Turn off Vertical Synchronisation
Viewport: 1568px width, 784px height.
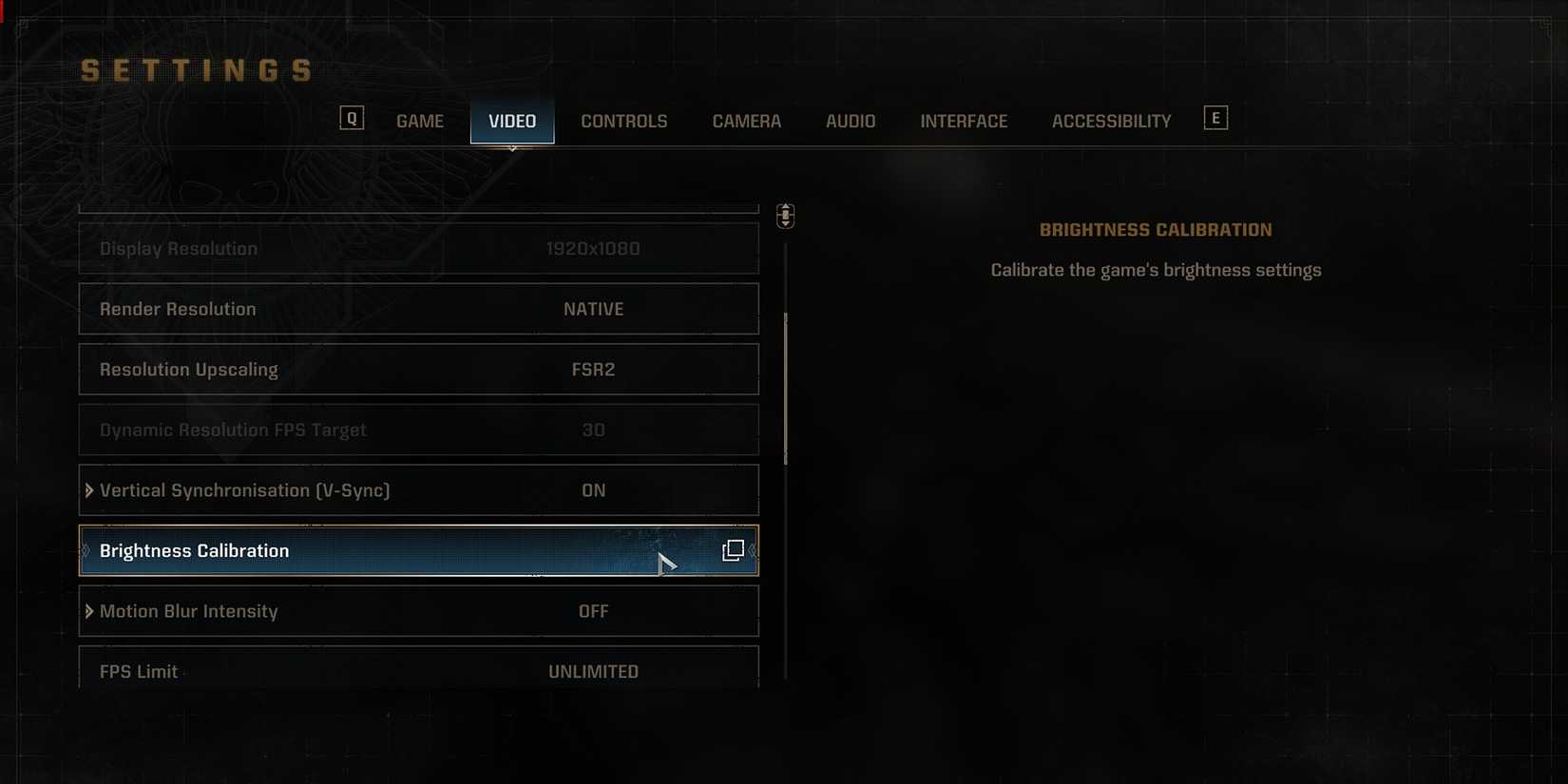(x=418, y=490)
